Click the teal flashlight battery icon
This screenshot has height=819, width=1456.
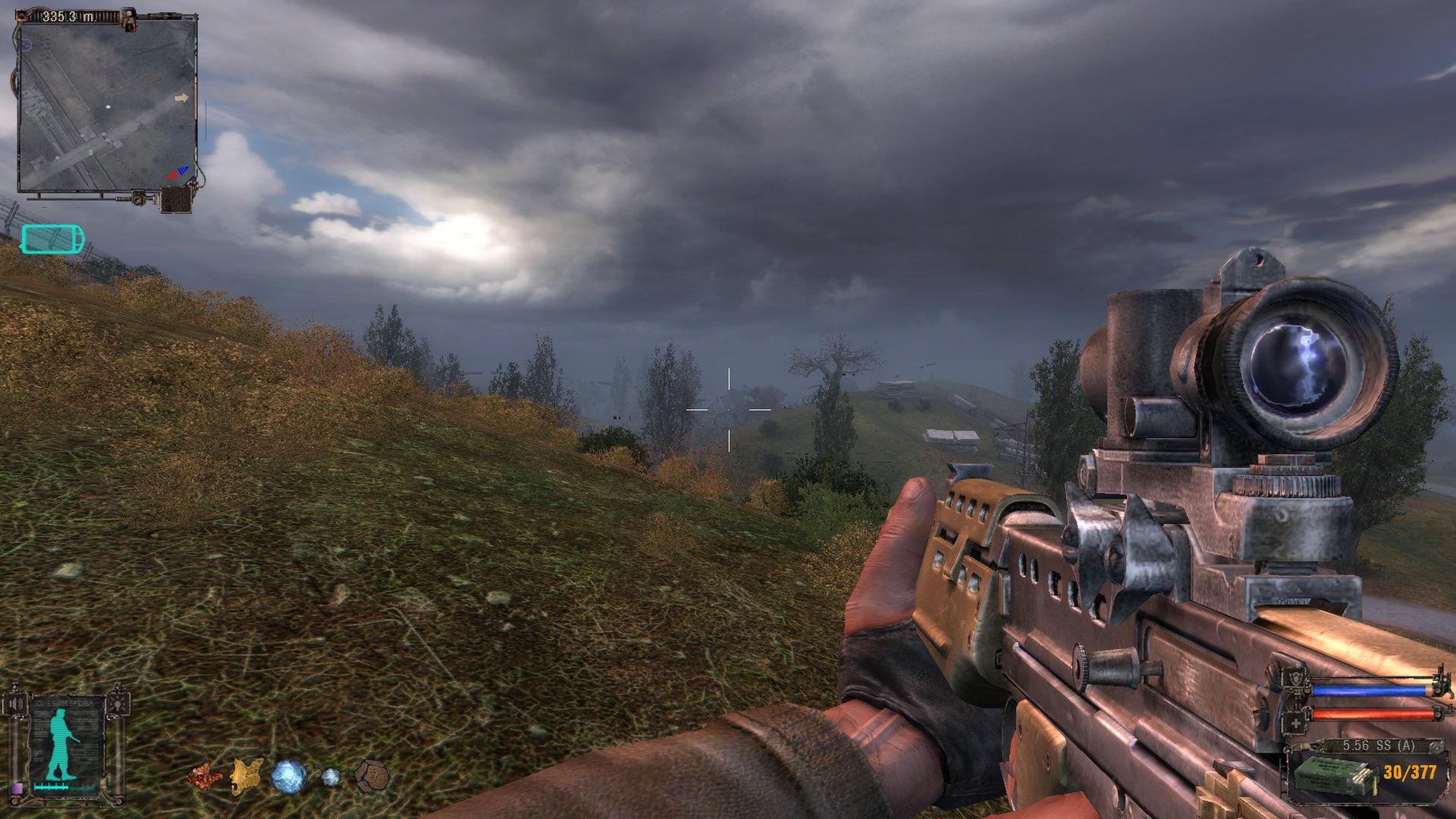point(52,239)
